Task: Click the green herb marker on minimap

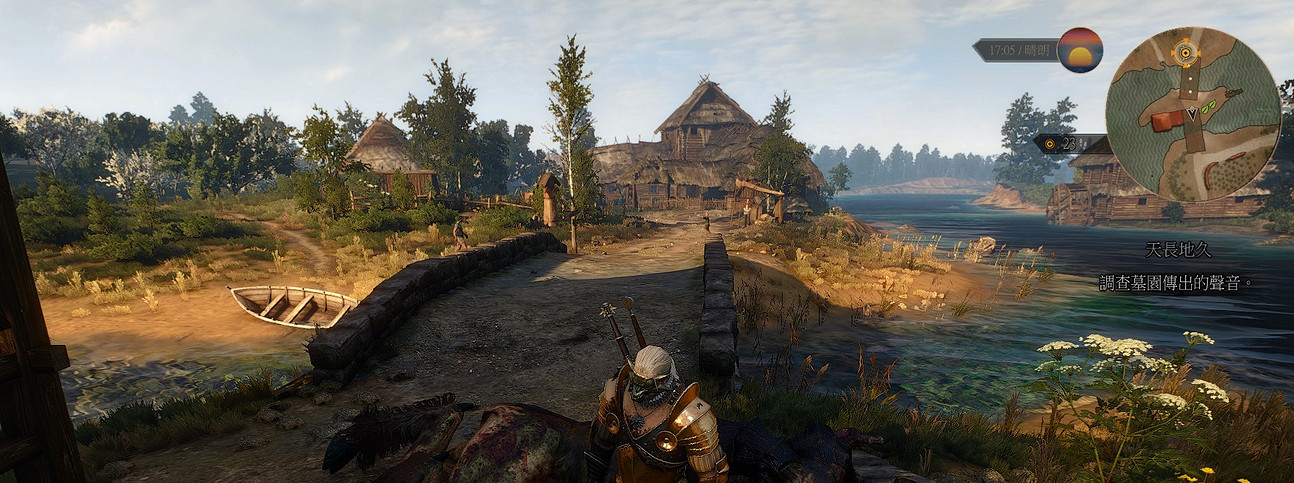Action: pyautogui.click(x=1209, y=106)
